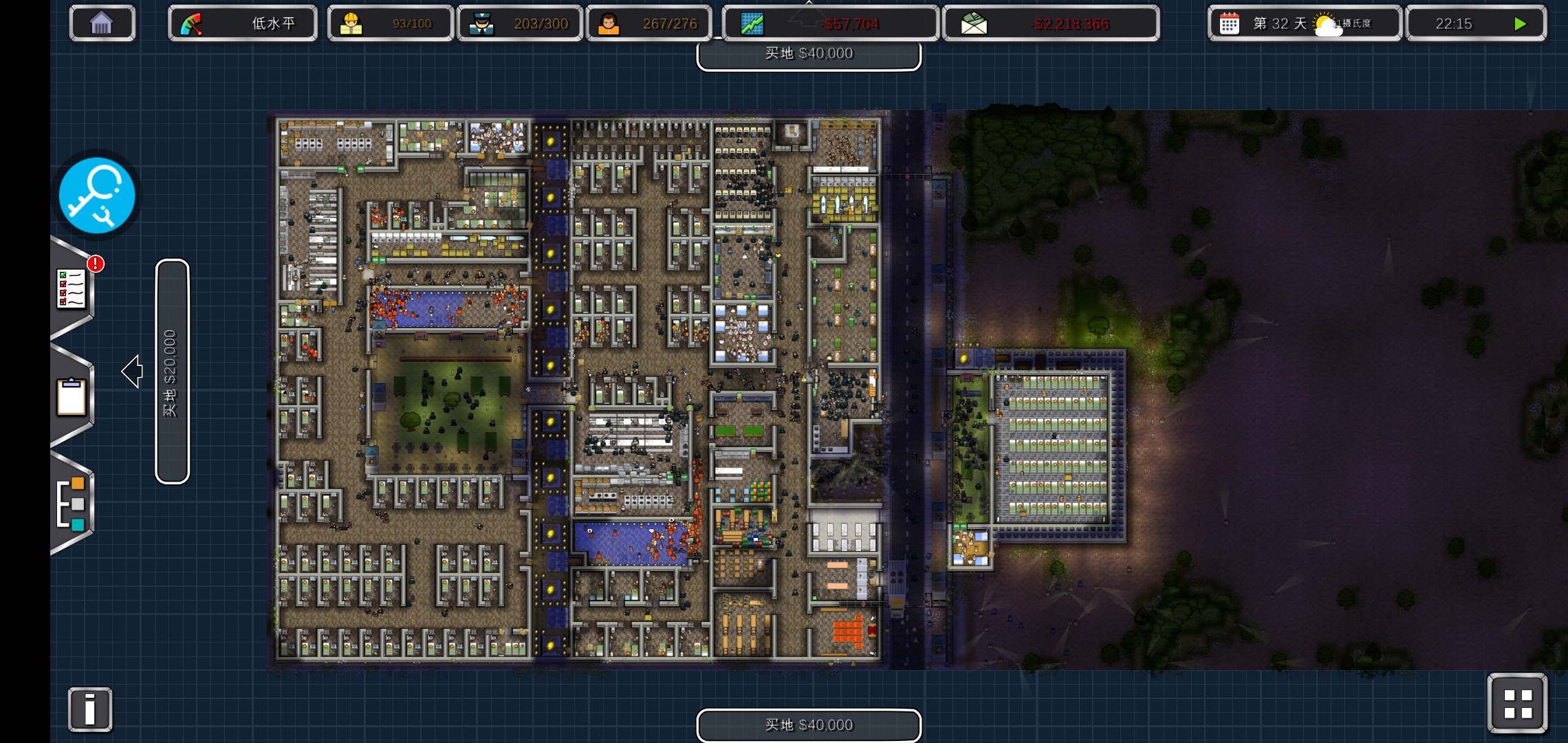Viewport: 1568px width, 743px height.
Task: Open the prison home building button
Action: (102, 23)
